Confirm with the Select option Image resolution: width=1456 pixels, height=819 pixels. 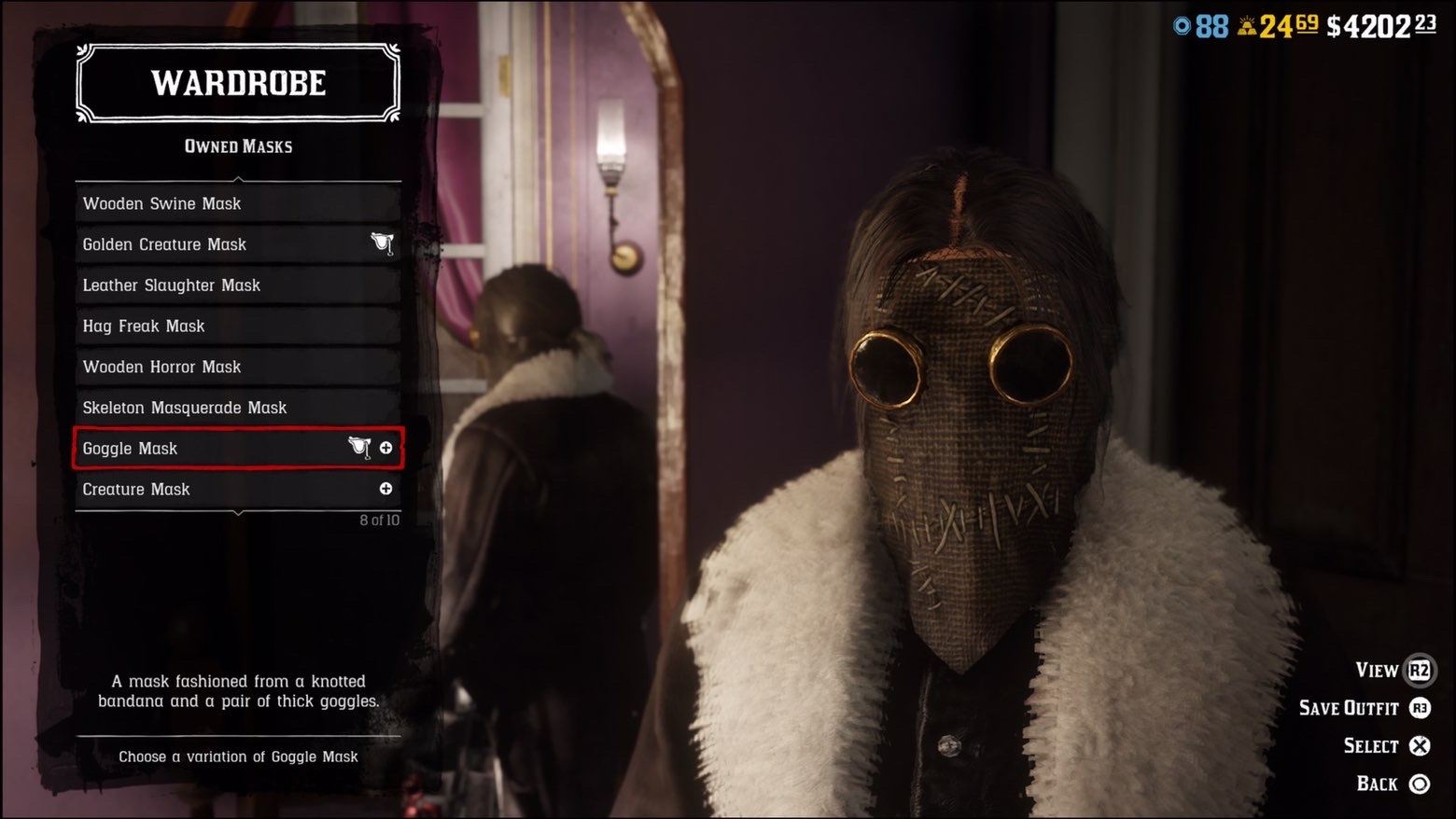(x=1386, y=746)
